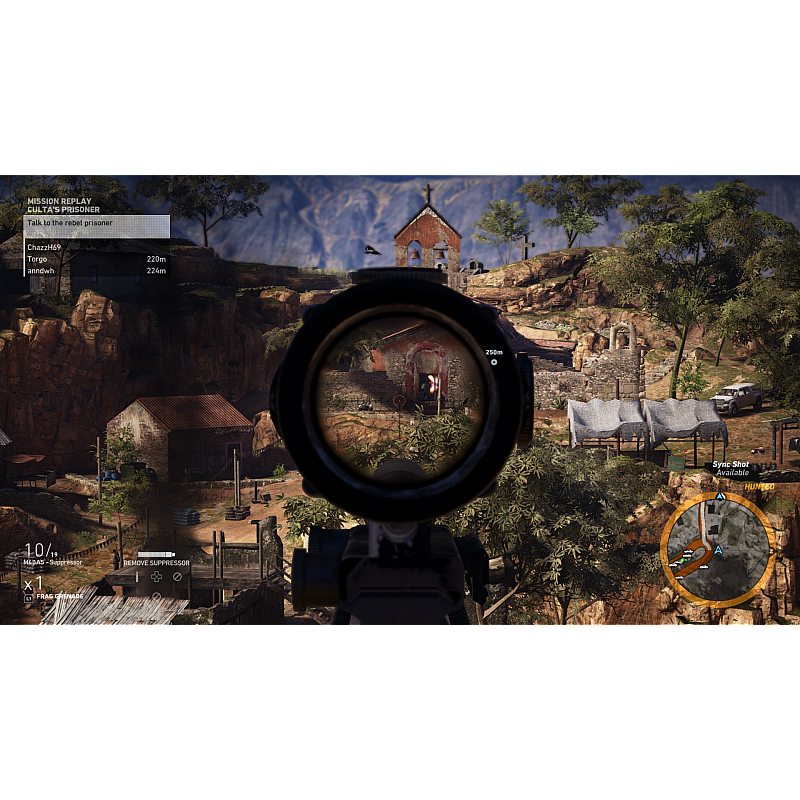Select squad member Torgo in the list
800x800 pixels.
[x=37, y=259]
